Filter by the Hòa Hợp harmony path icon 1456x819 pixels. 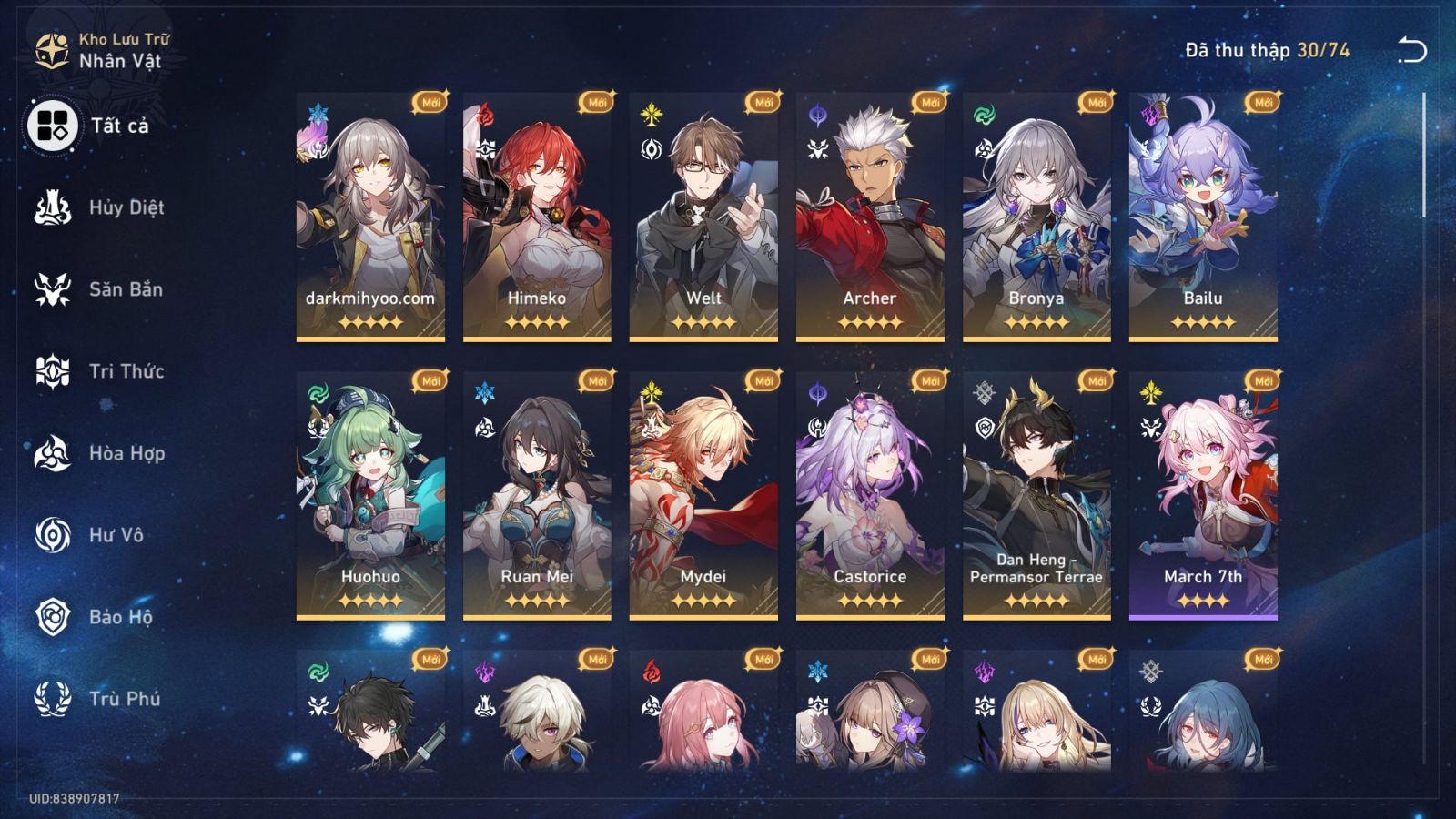[55, 453]
